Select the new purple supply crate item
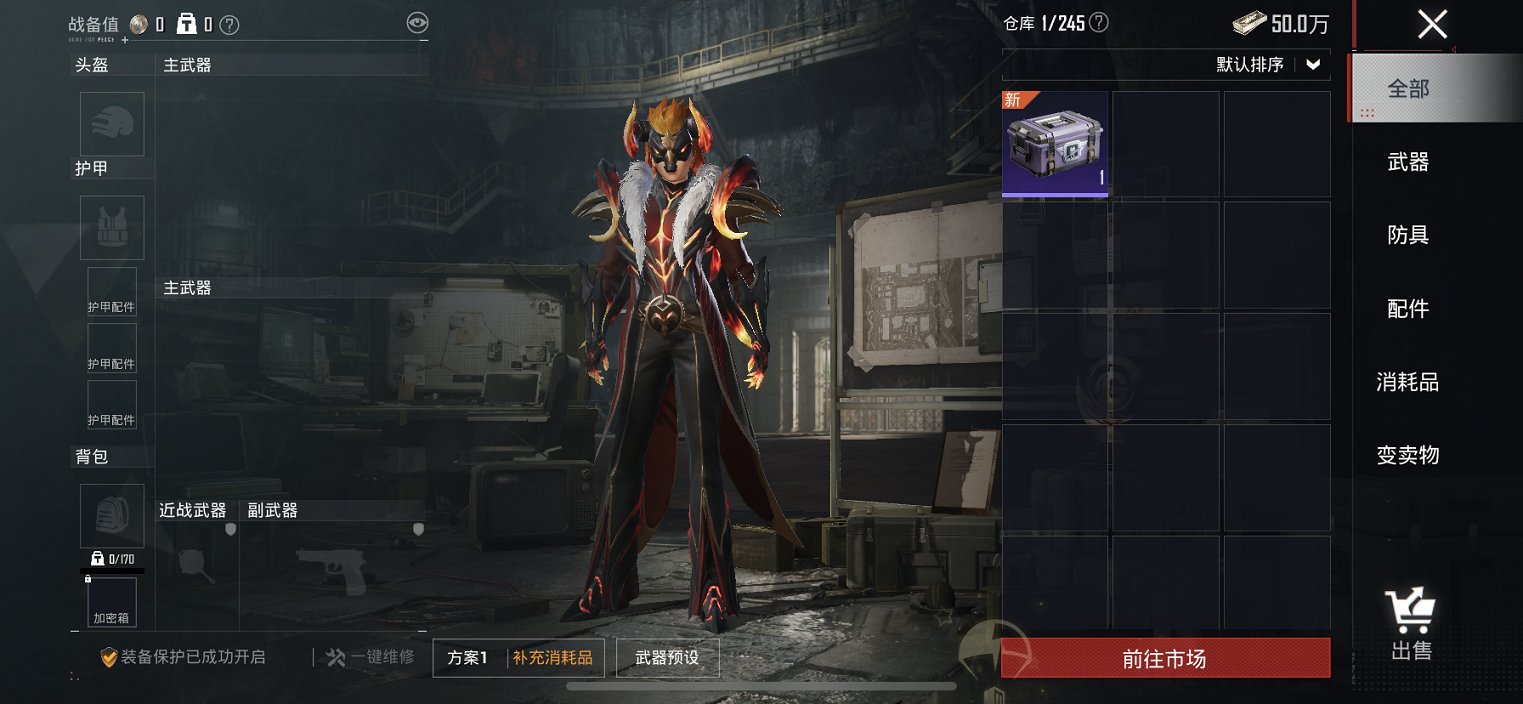Viewport: 1523px width, 704px height. tap(1055, 144)
